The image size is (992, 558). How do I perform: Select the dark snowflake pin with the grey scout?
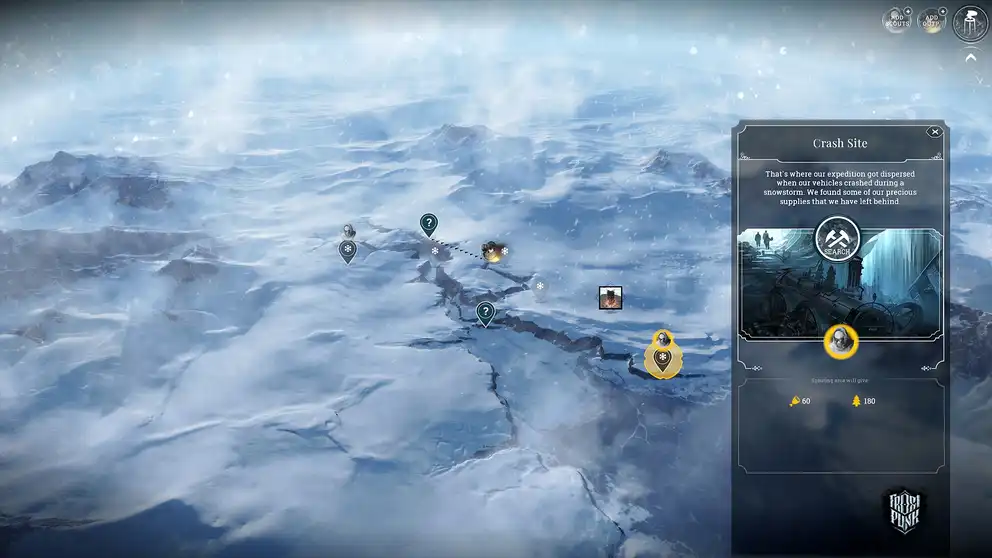tap(348, 248)
